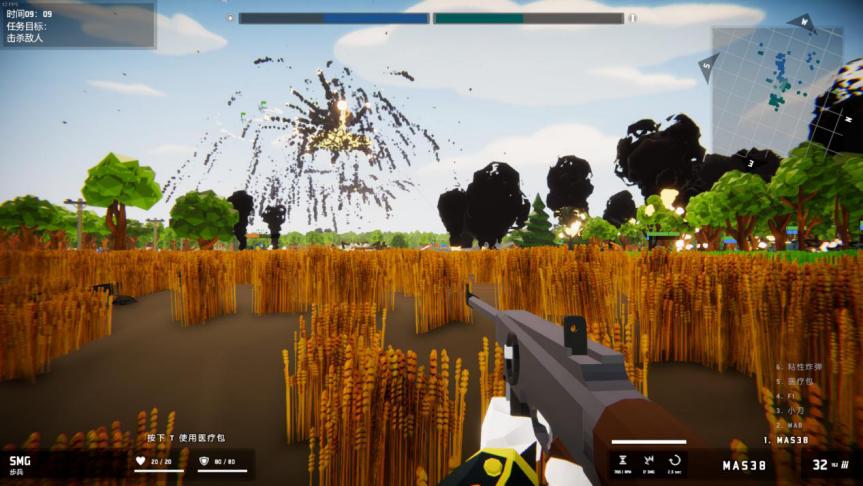
Task: Select the 粘性炸弹 sticky bomb slot
Action: 803,367
